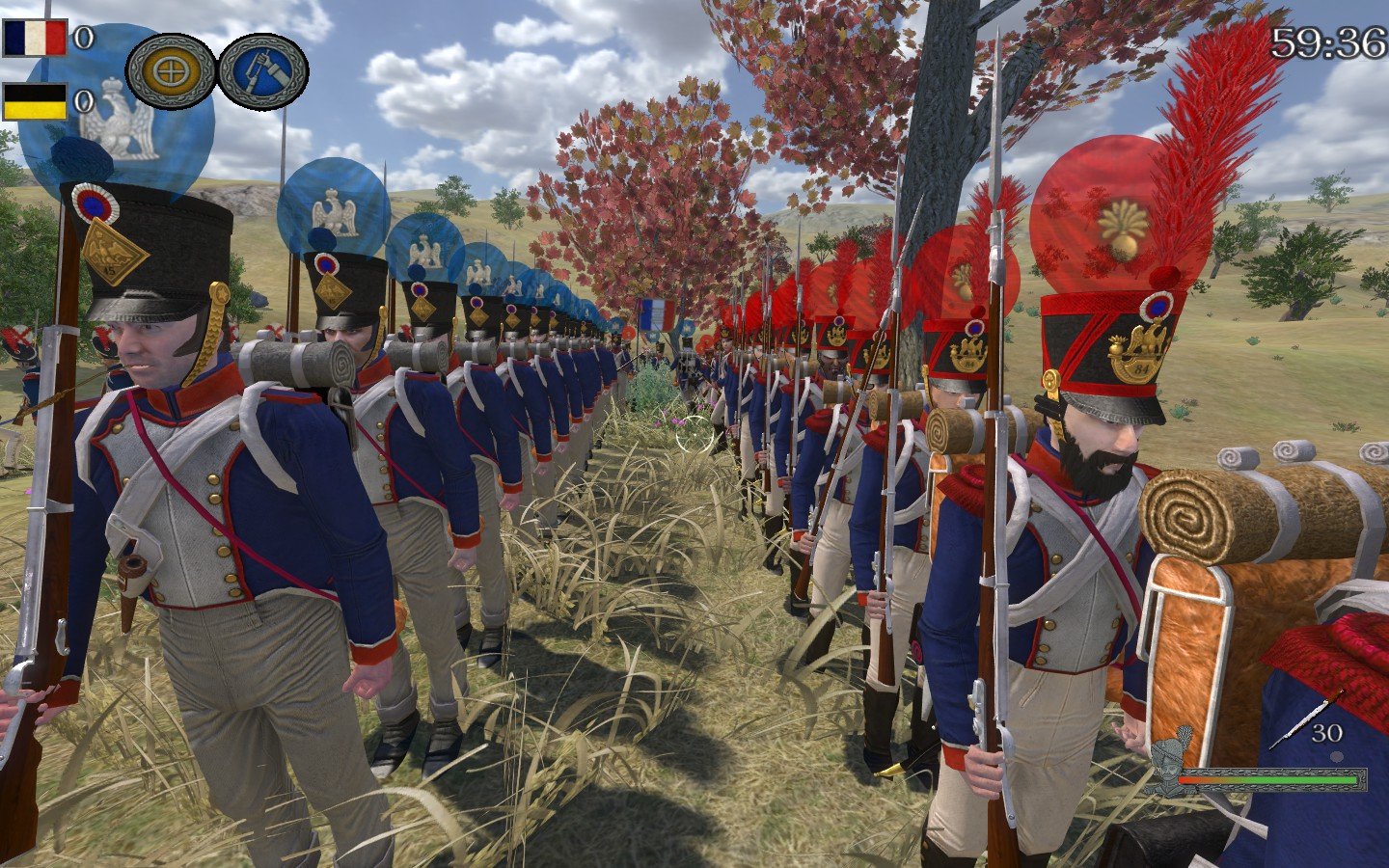
Task: Click the match timer reading 59:36
Action: click(x=1329, y=43)
